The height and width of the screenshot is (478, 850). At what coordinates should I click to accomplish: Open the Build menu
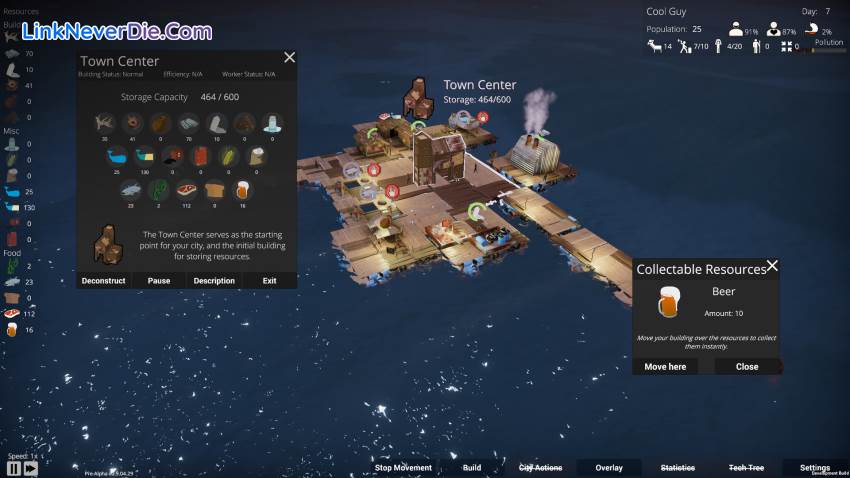472,467
